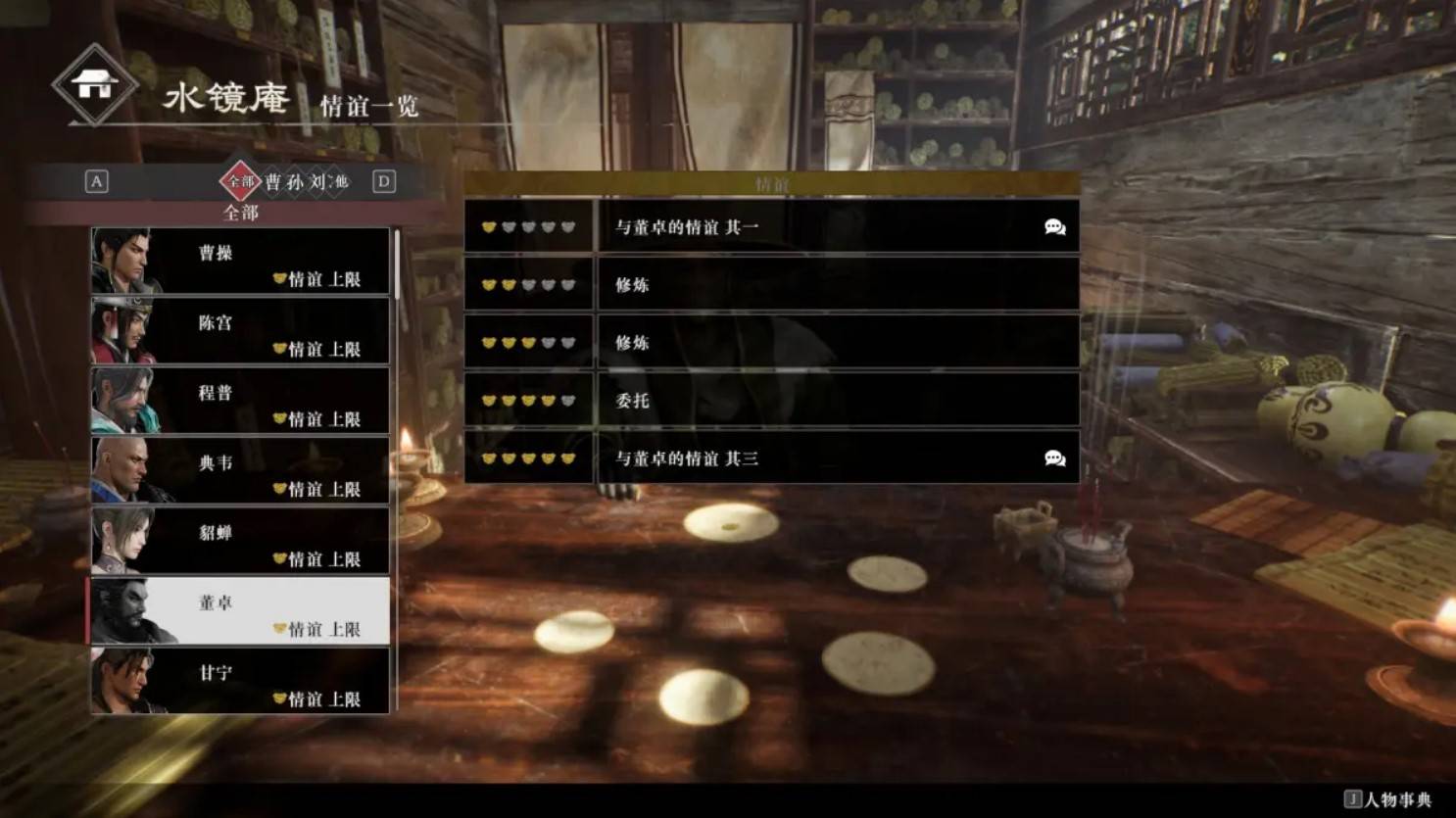Toggle the 曹 faction filter
The image size is (1456, 818).
tap(274, 182)
